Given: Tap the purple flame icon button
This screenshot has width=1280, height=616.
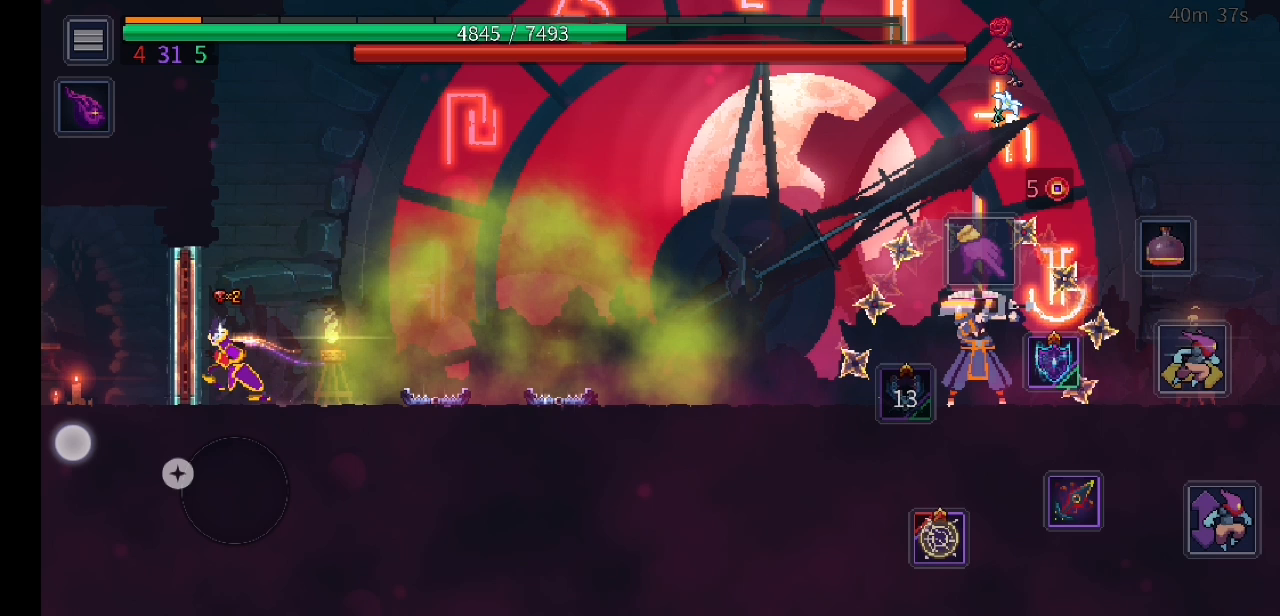Looking at the screenshot, I should click(x=84, y=107).
